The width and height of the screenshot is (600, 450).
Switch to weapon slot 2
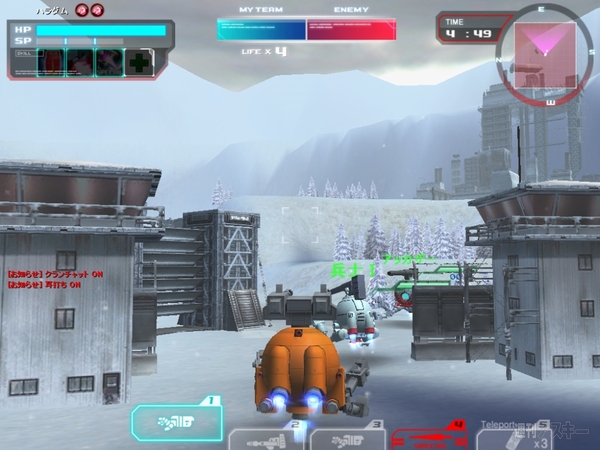click(264, 438)
